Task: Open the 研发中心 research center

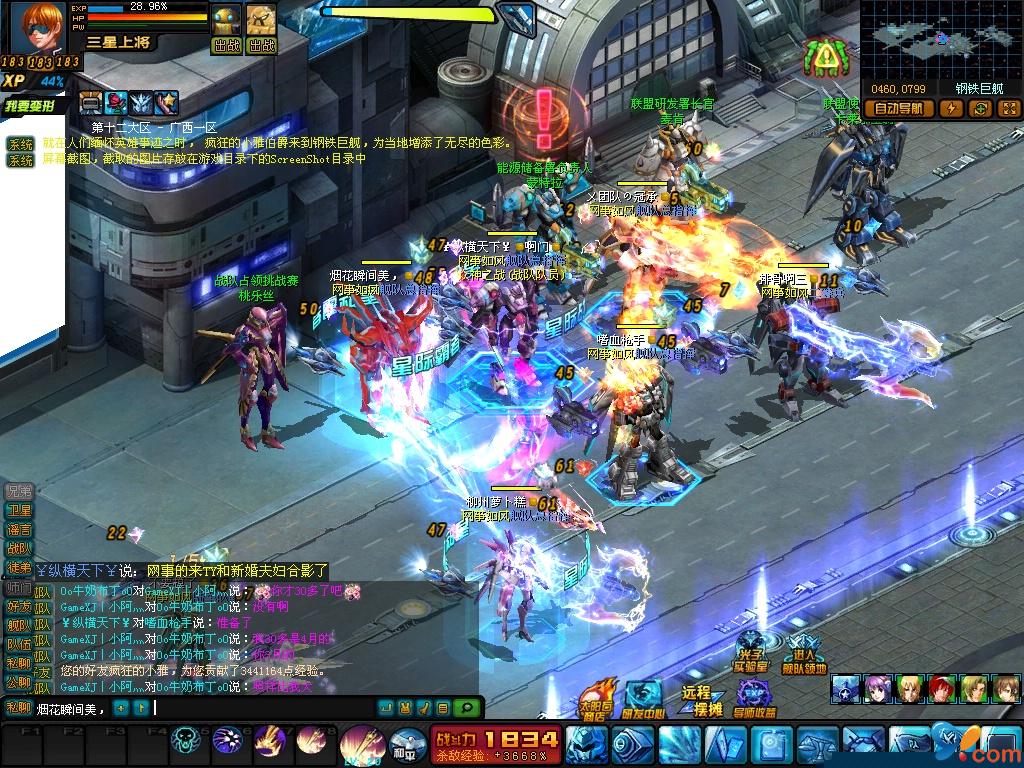Action: point(644,698)
